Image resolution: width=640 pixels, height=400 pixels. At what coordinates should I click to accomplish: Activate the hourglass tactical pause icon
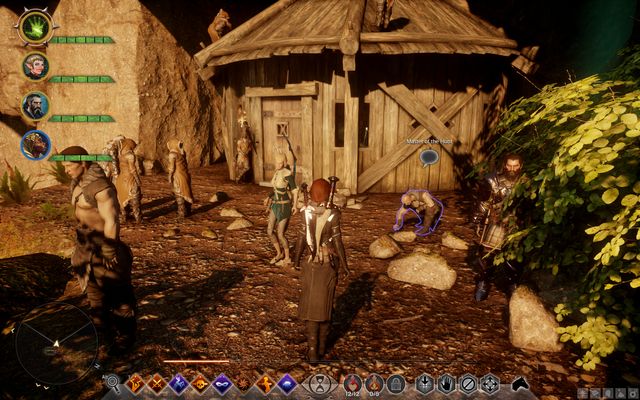pos(319,383)
